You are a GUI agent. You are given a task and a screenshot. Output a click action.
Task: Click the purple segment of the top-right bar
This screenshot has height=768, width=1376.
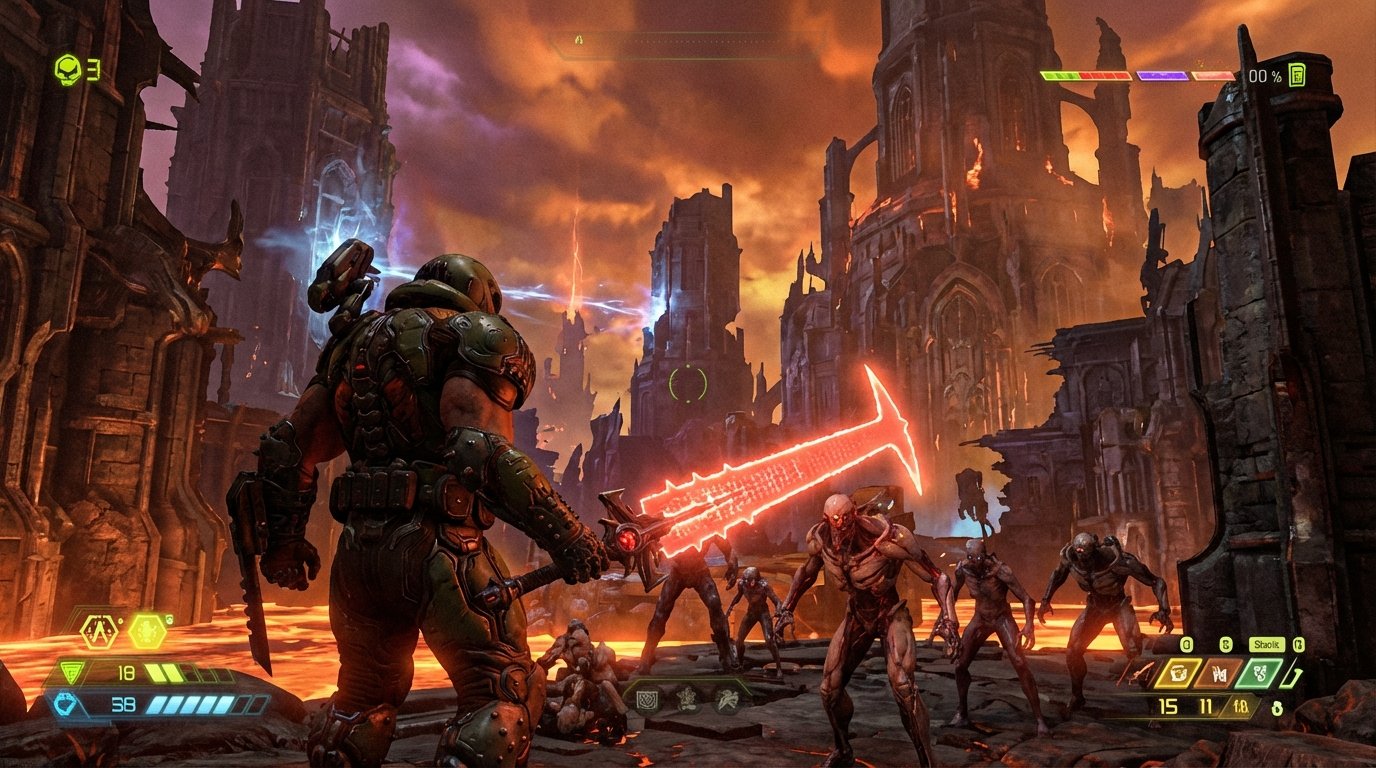(x=1163, y=76)
